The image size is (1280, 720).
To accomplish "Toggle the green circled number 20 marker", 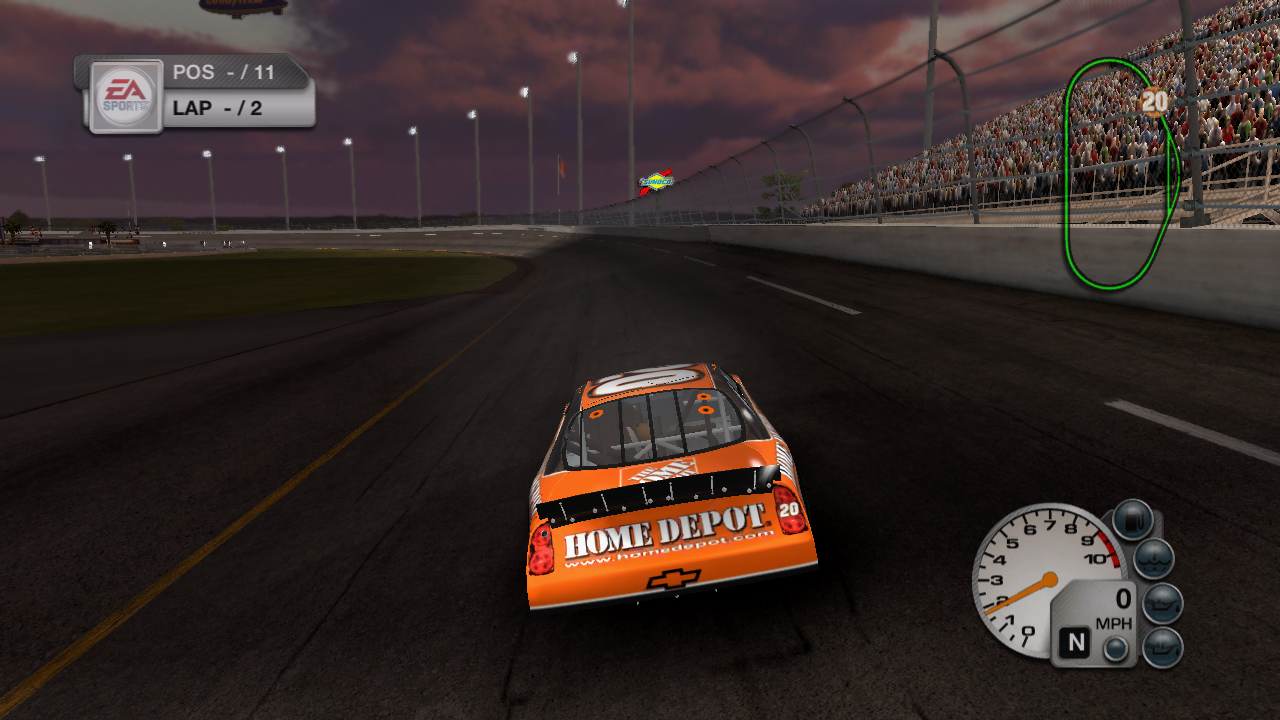I will coord(1155,100).
